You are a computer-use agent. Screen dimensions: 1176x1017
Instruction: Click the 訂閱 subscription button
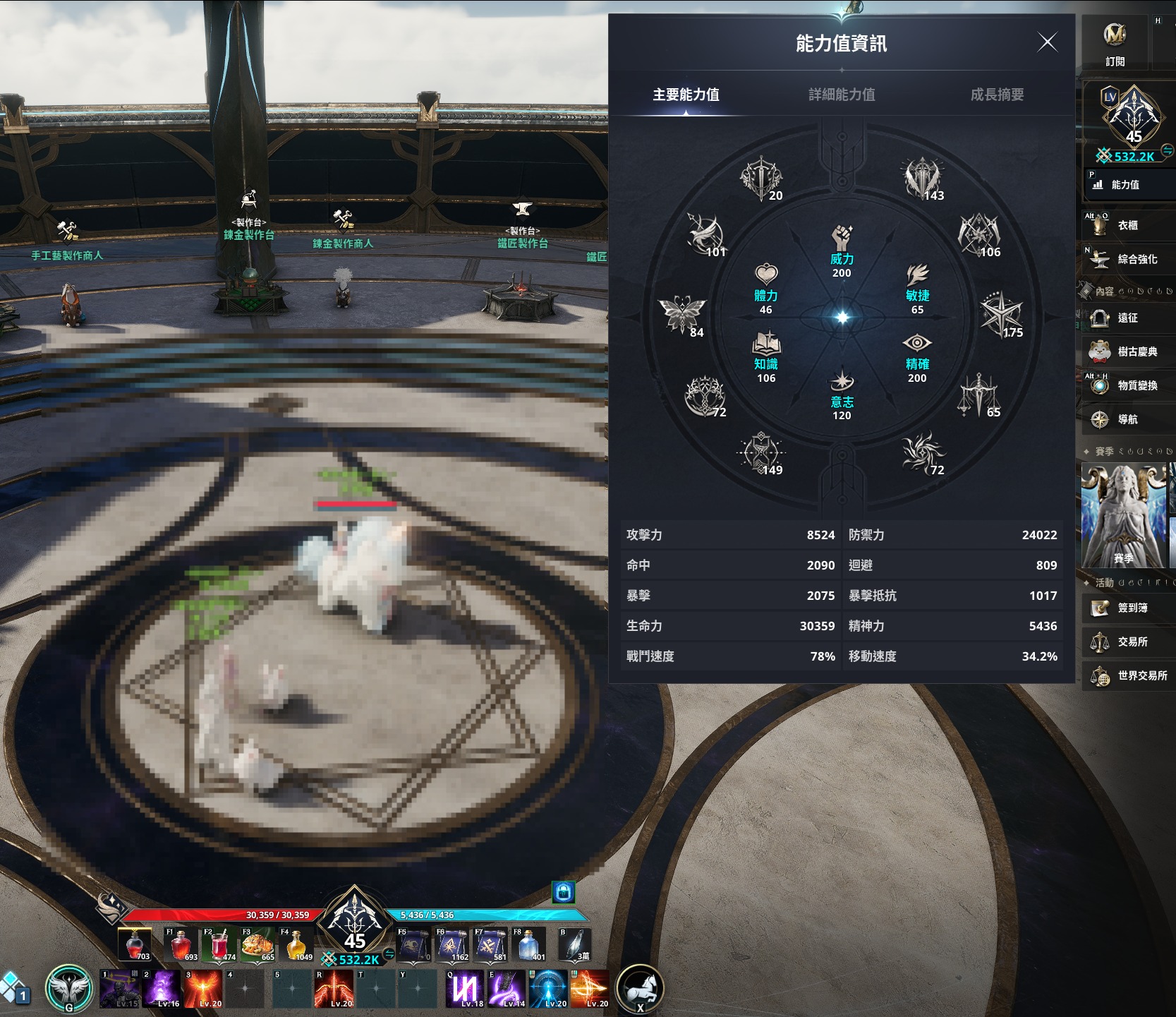pos(1115,42)
